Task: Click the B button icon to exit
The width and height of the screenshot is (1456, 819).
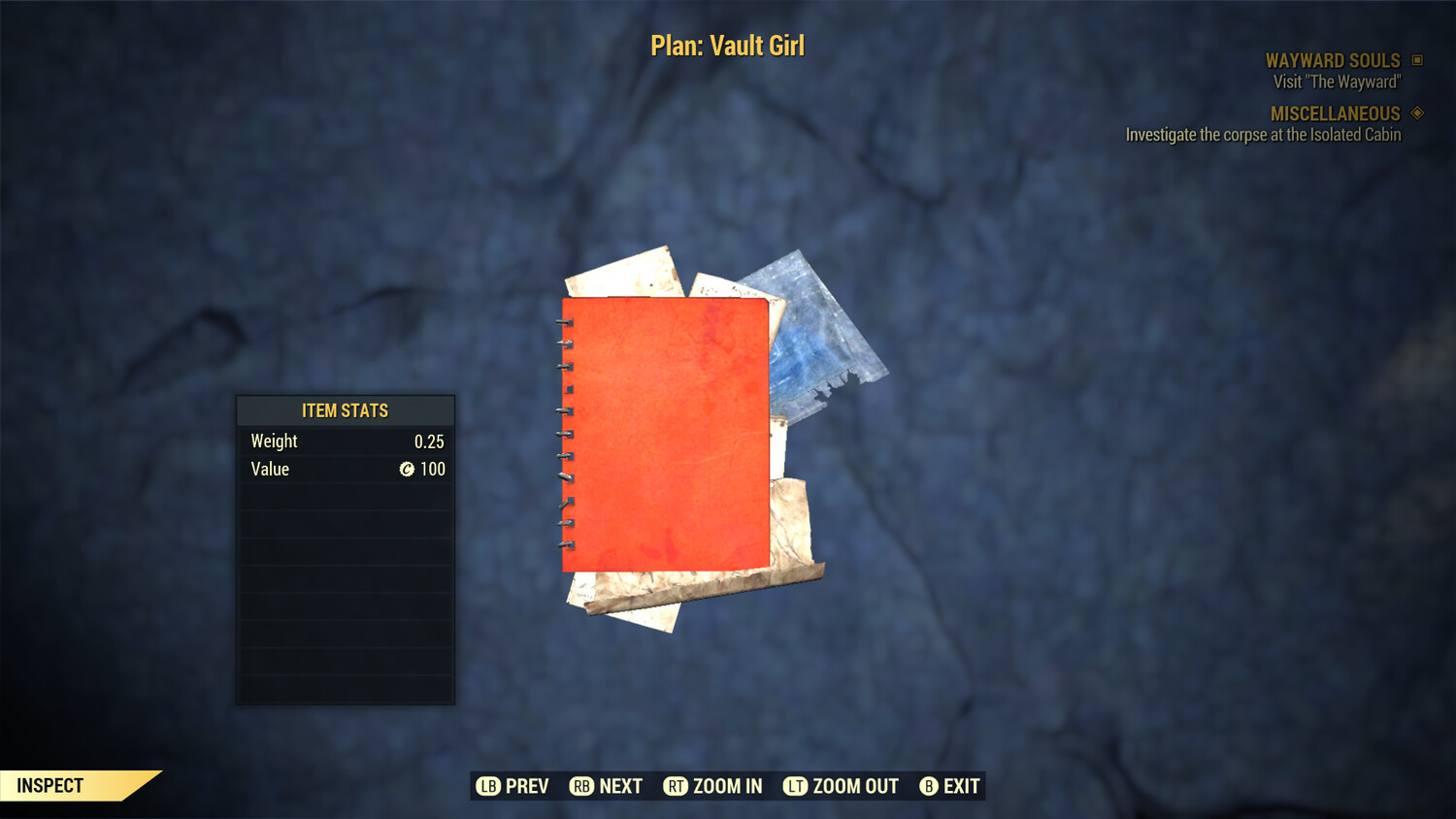Action: [x=928, y=787]
